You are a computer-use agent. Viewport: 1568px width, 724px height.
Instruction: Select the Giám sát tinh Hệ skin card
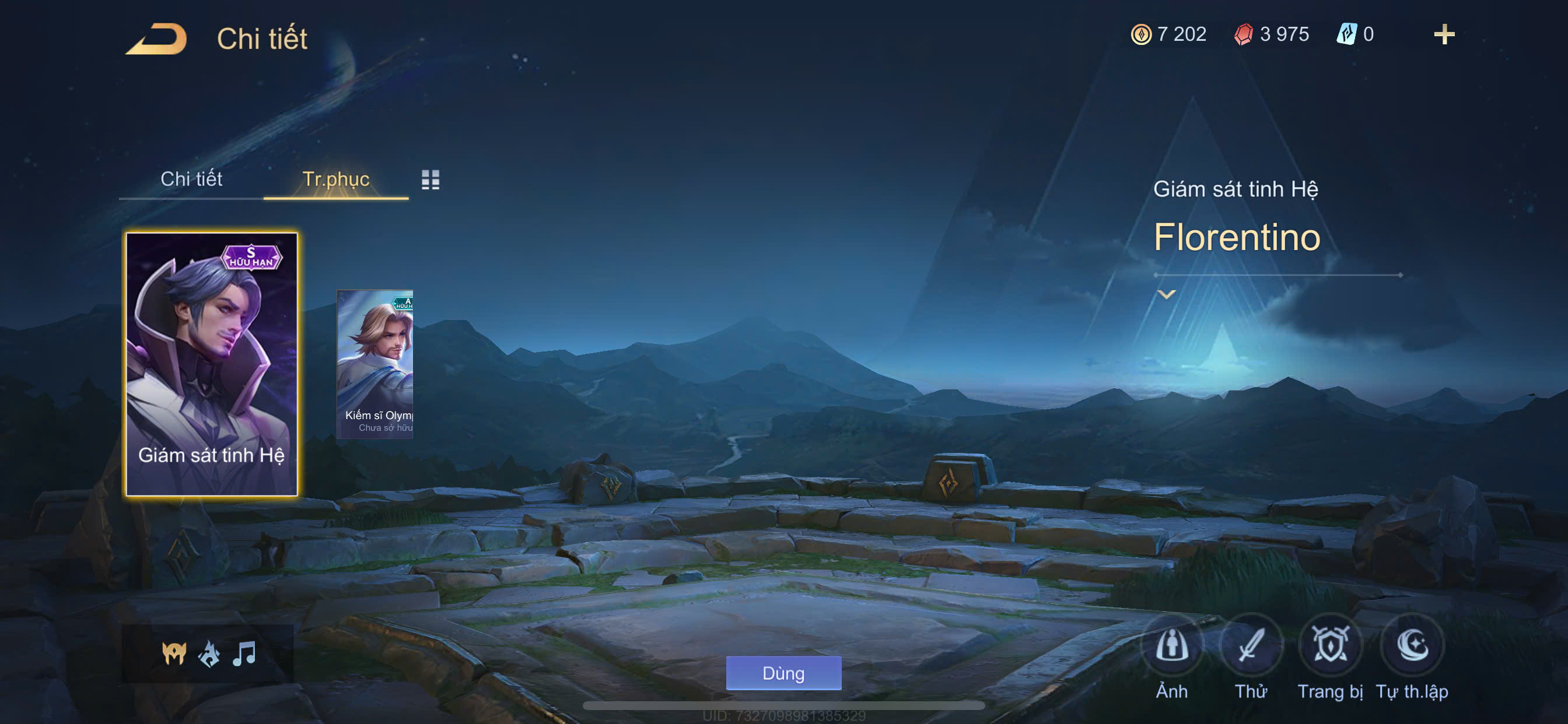[211, 364]
